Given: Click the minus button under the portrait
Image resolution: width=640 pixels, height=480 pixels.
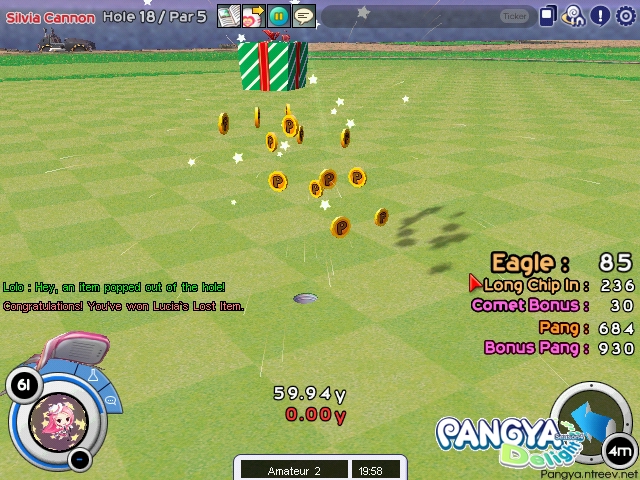Looking at the screenshot, I should (x=81, y=460).
